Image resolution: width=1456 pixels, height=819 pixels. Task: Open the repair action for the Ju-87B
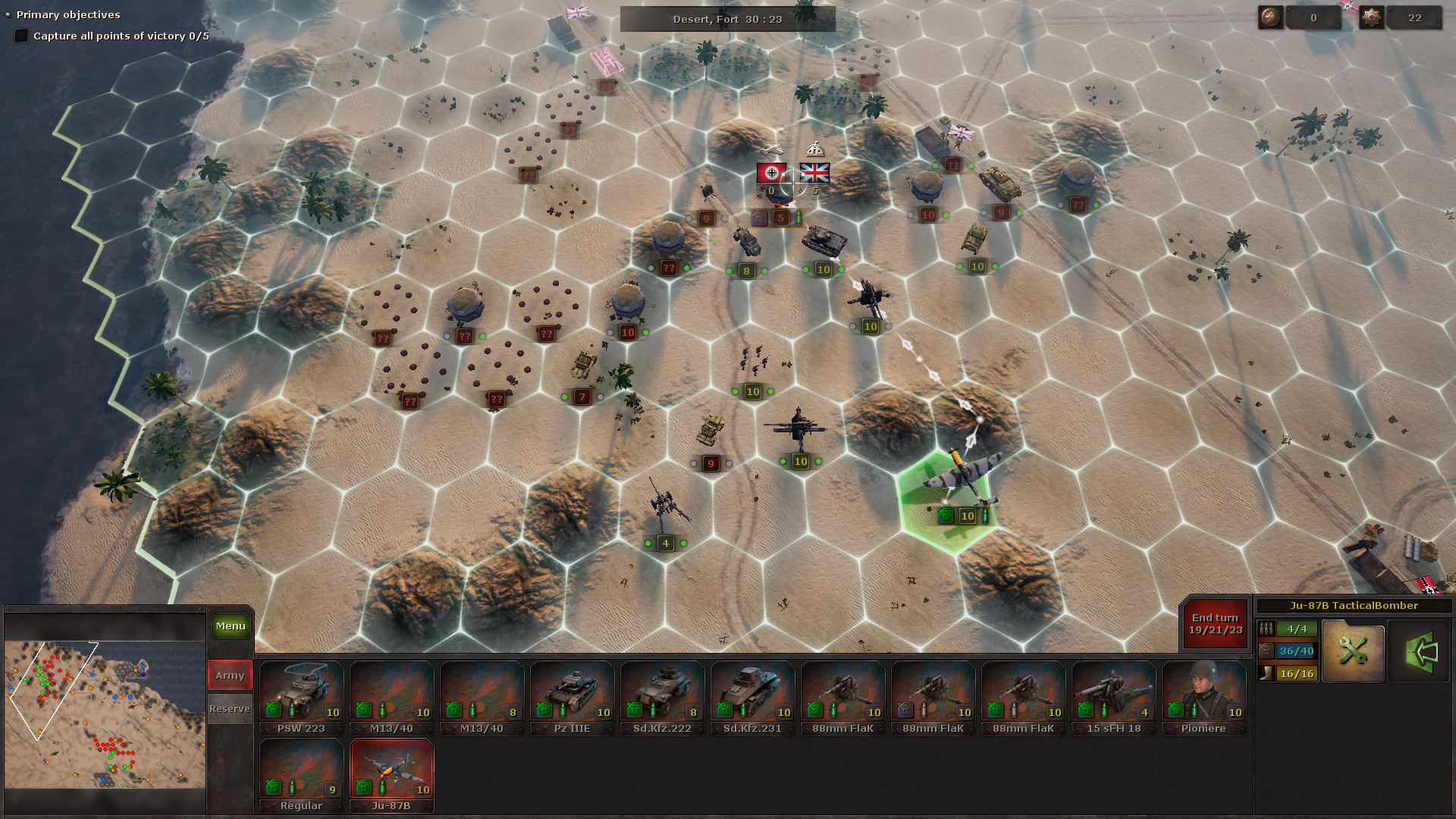click(x=1354, y=651)
